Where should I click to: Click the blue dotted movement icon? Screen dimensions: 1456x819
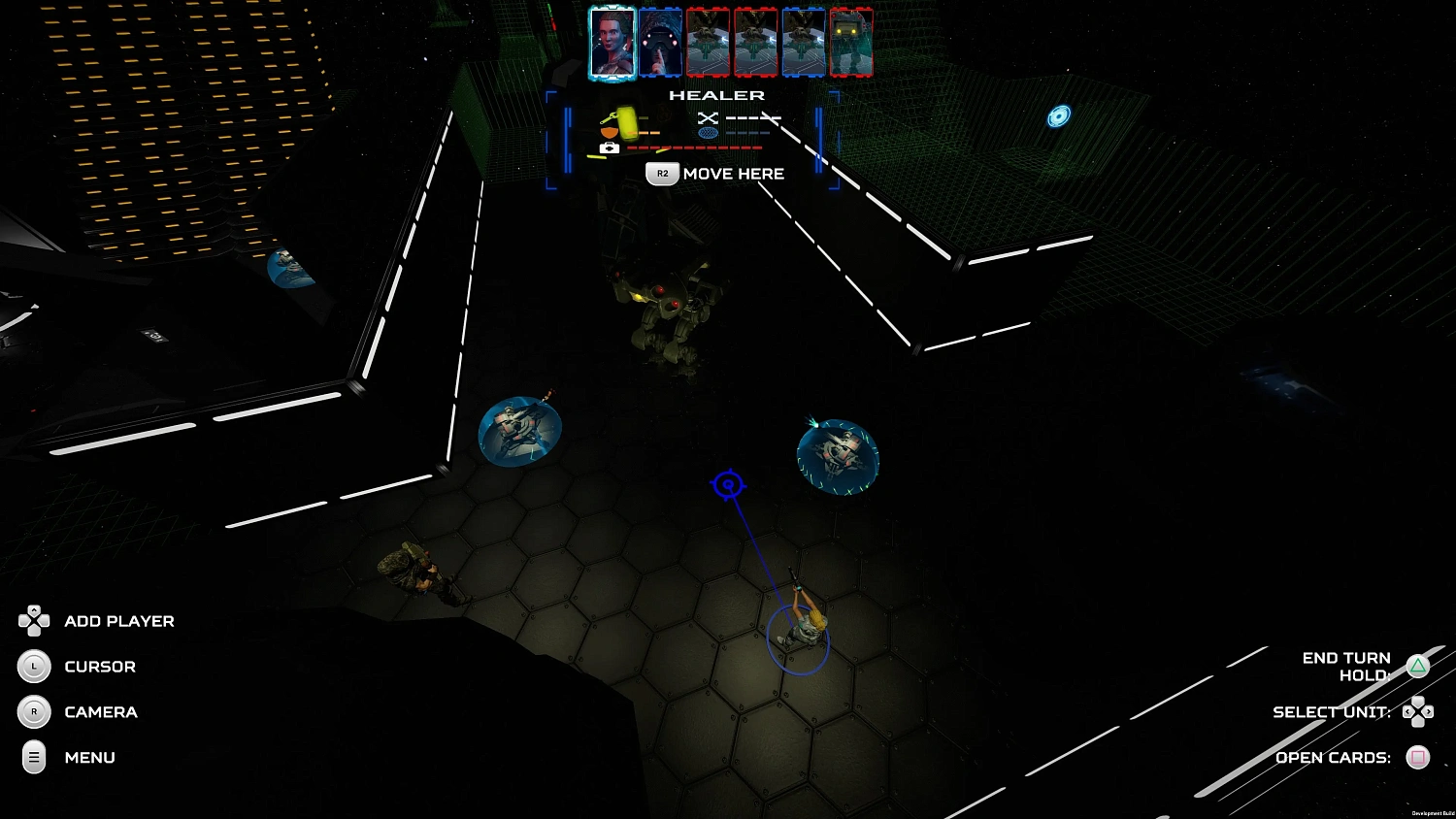[707, 132]
